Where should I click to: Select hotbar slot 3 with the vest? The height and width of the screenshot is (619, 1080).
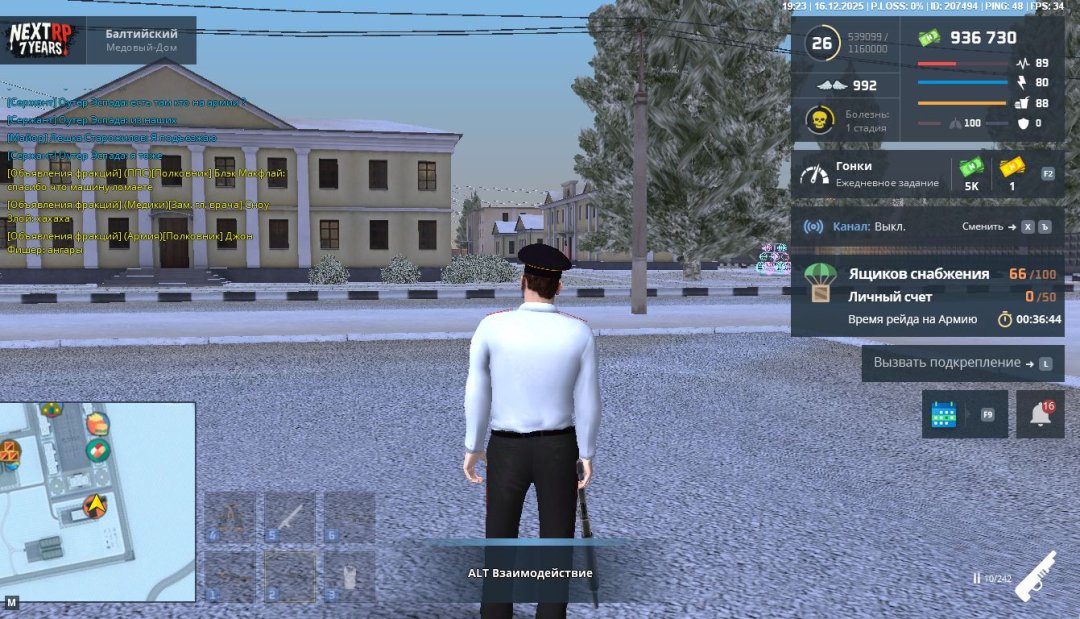349,577
